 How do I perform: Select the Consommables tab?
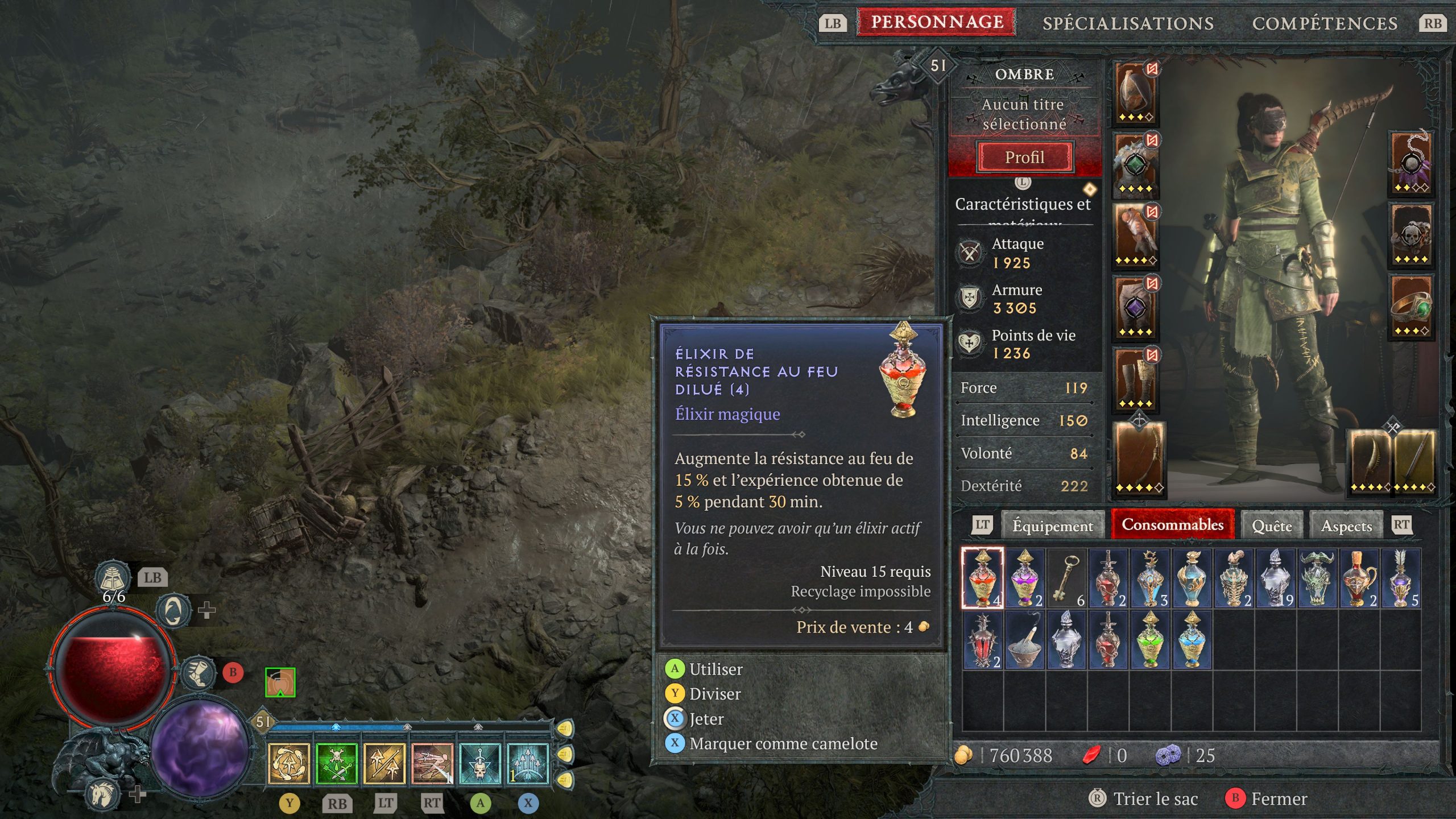point(1172,524)
